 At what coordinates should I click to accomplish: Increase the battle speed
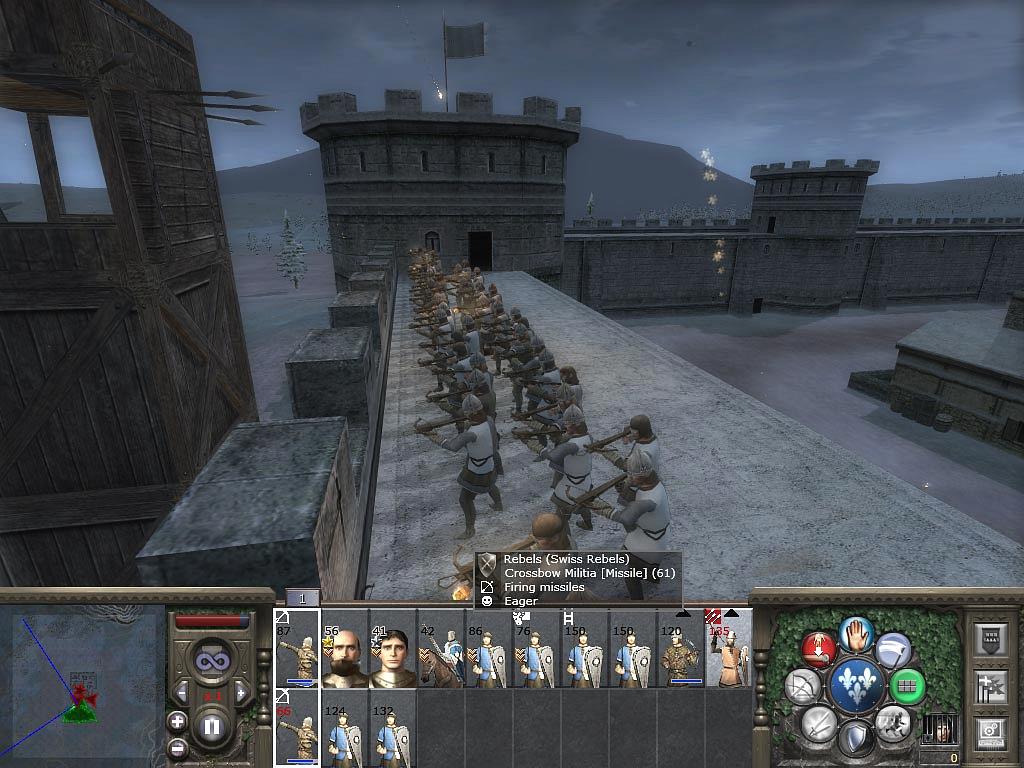point(241,692)
